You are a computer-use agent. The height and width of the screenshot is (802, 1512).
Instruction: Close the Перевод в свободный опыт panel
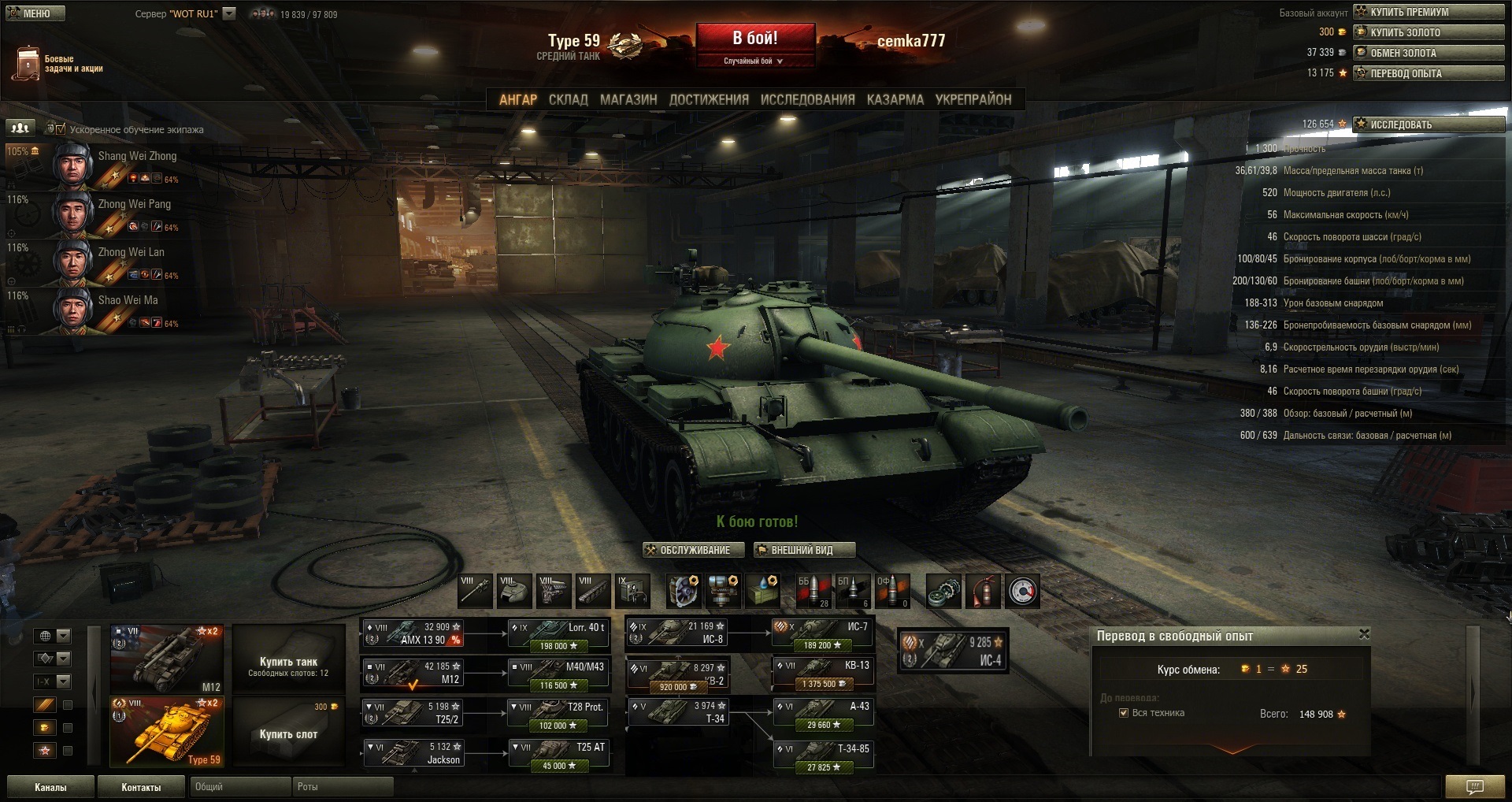1364,634
